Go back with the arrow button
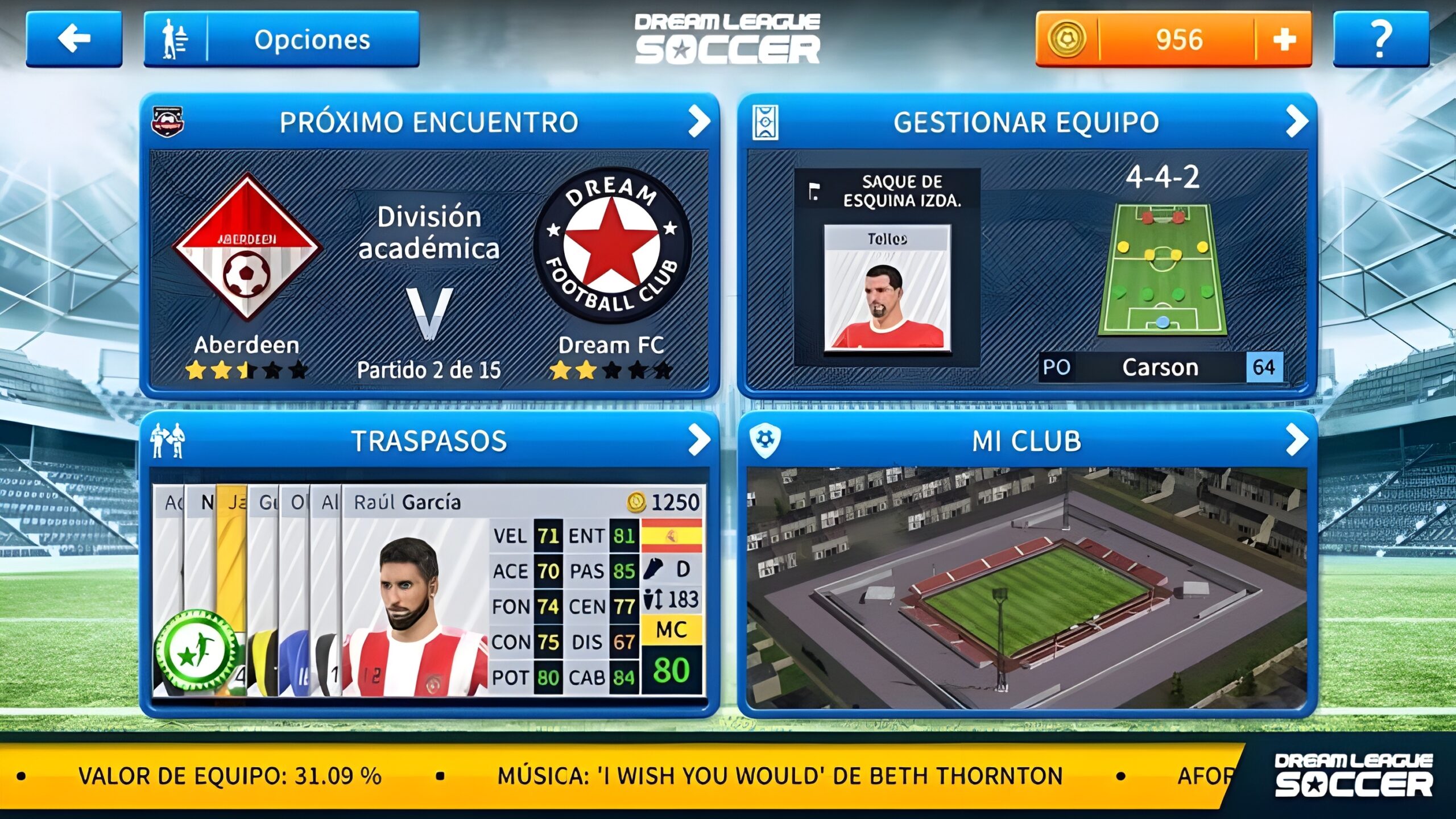 74,39
